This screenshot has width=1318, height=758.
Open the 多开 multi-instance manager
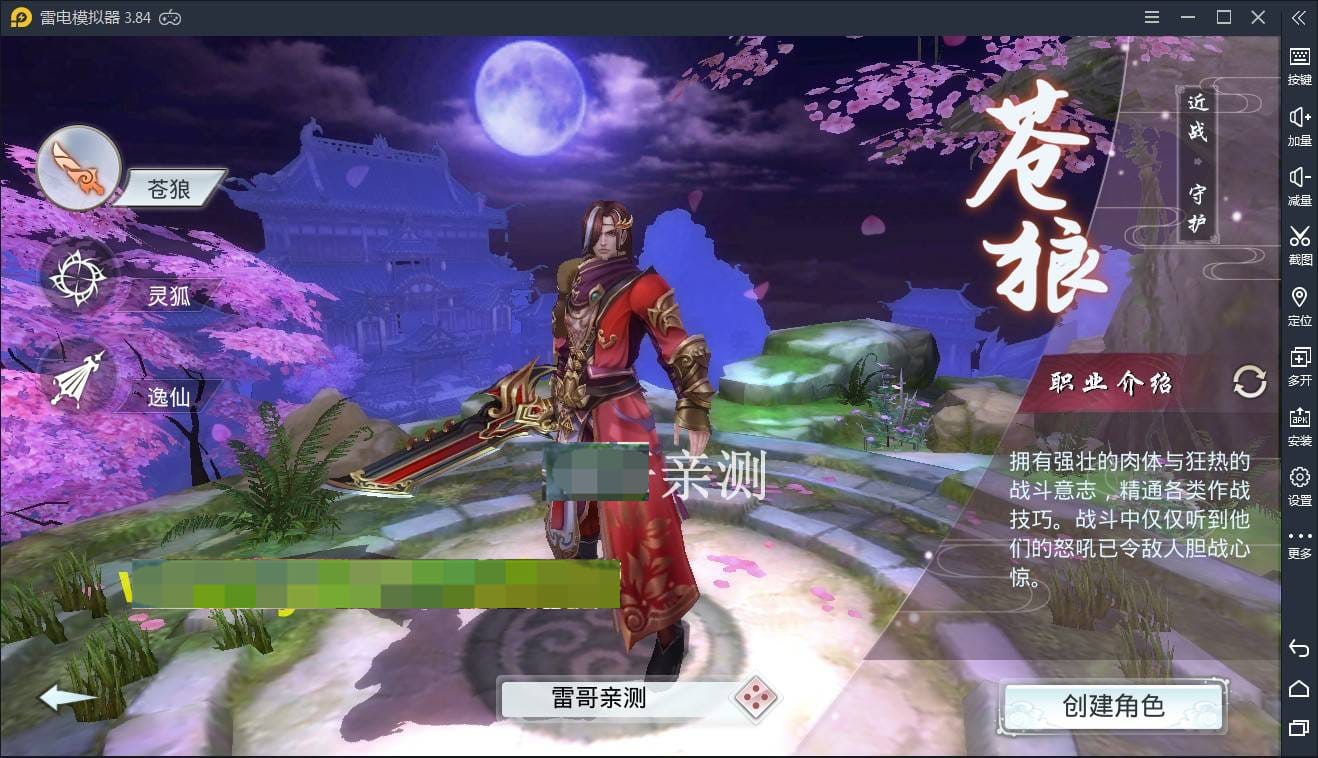click(1299, 361)
